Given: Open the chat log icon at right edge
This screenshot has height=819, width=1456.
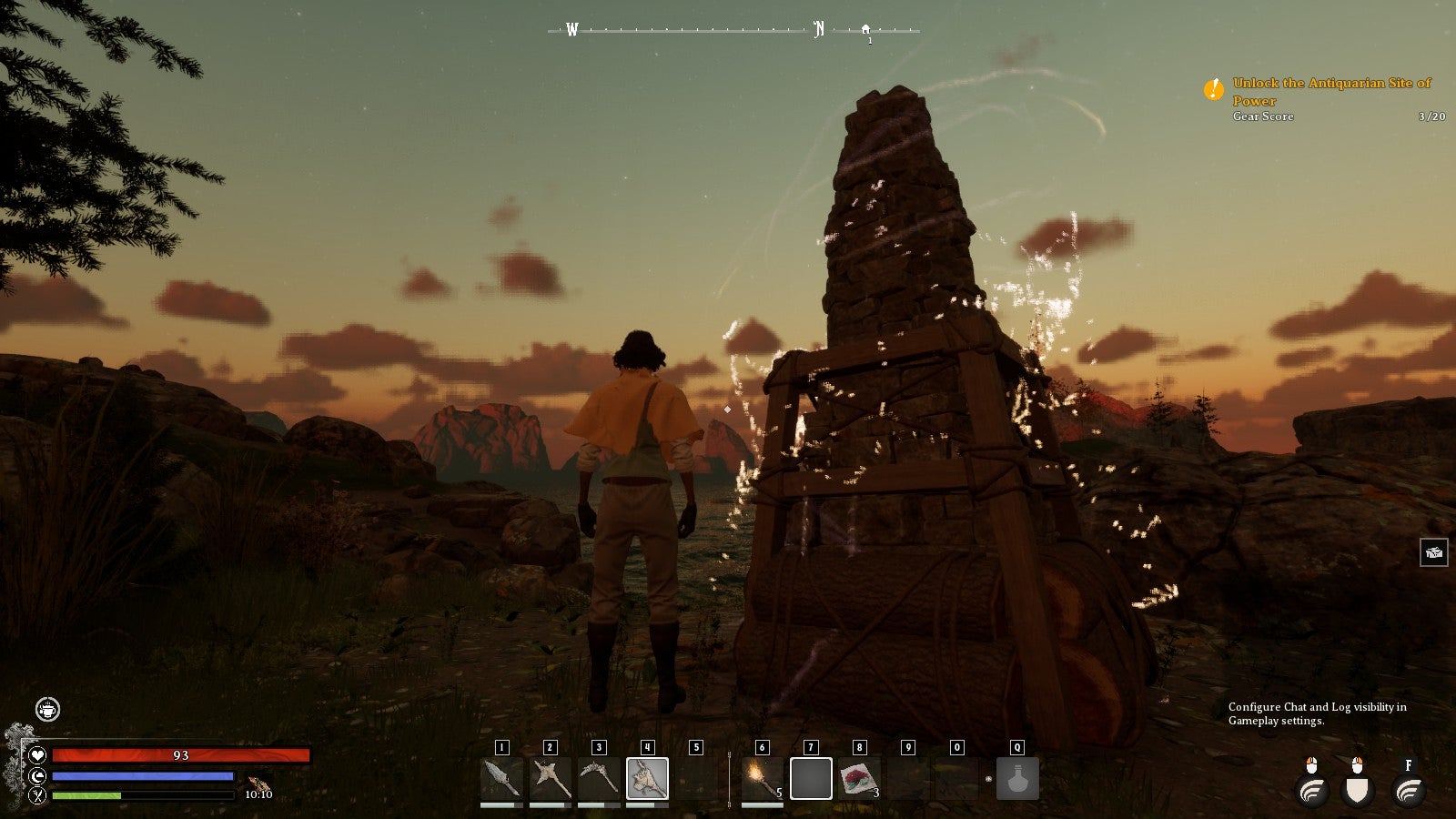Looking at the screenshot, I should (x=1433, y=552).
